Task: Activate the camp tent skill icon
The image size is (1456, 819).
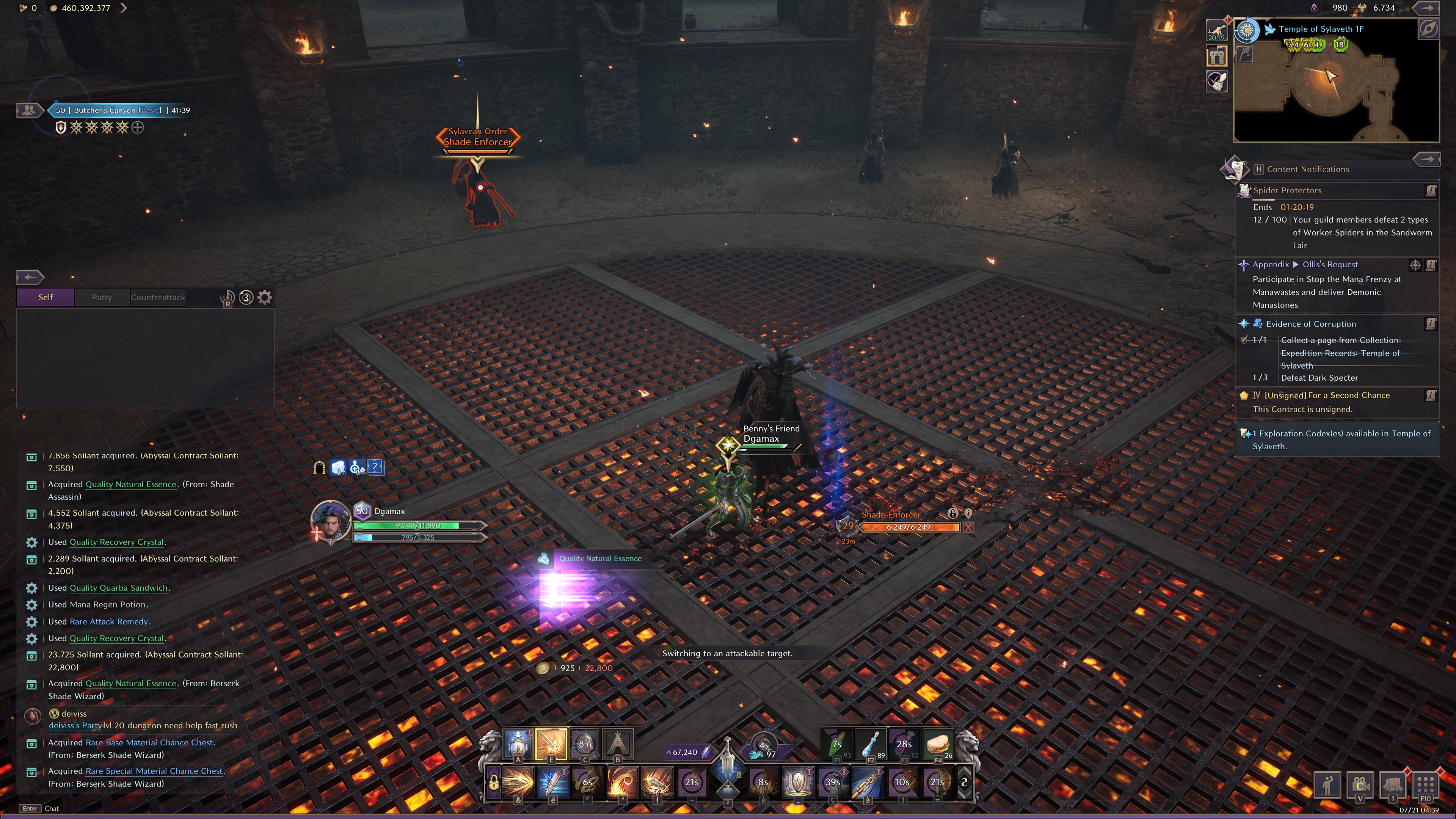Action: pyautogui.click(x=618, y=743)
